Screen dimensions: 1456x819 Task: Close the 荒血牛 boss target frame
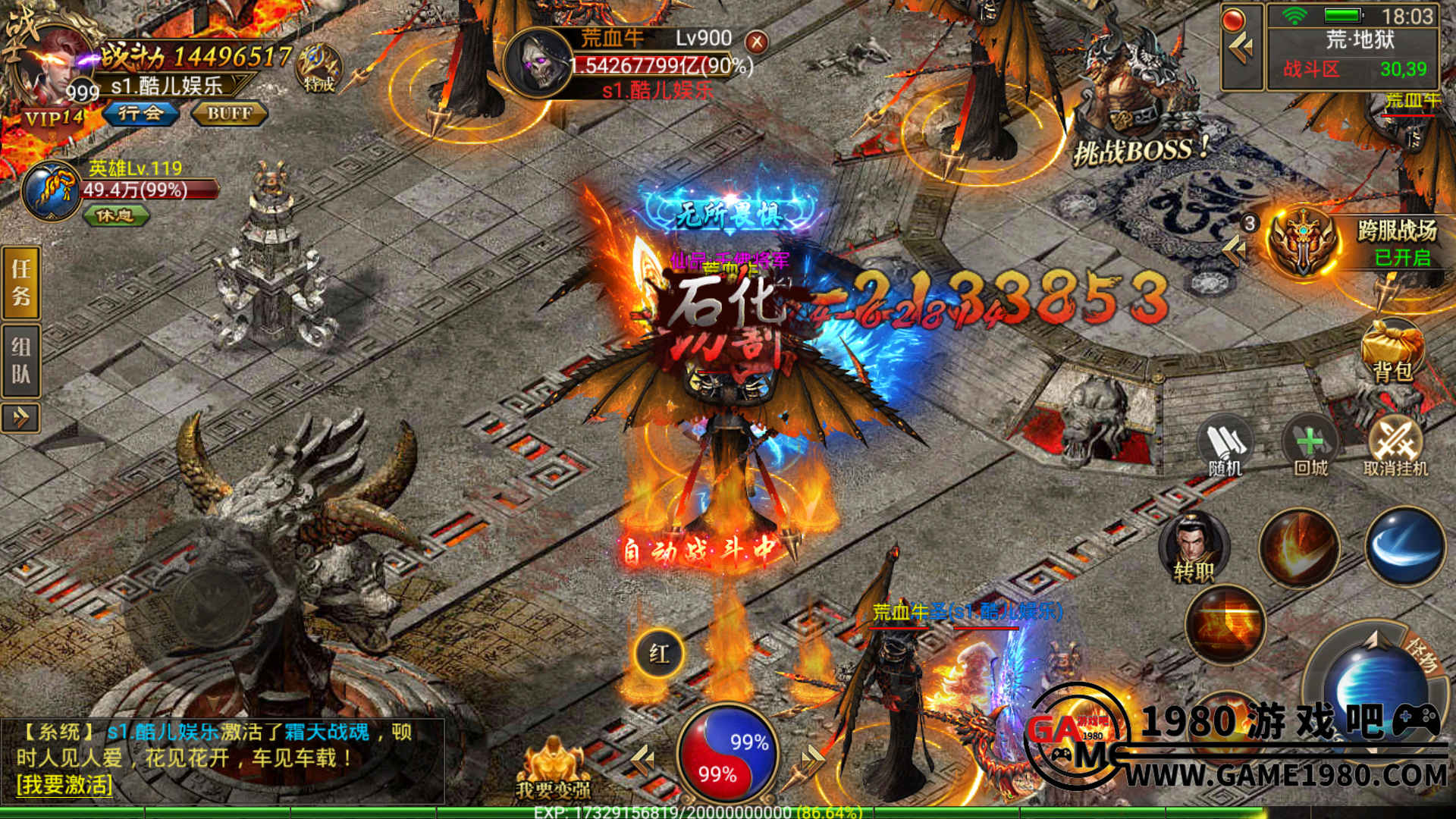[756, 42]
